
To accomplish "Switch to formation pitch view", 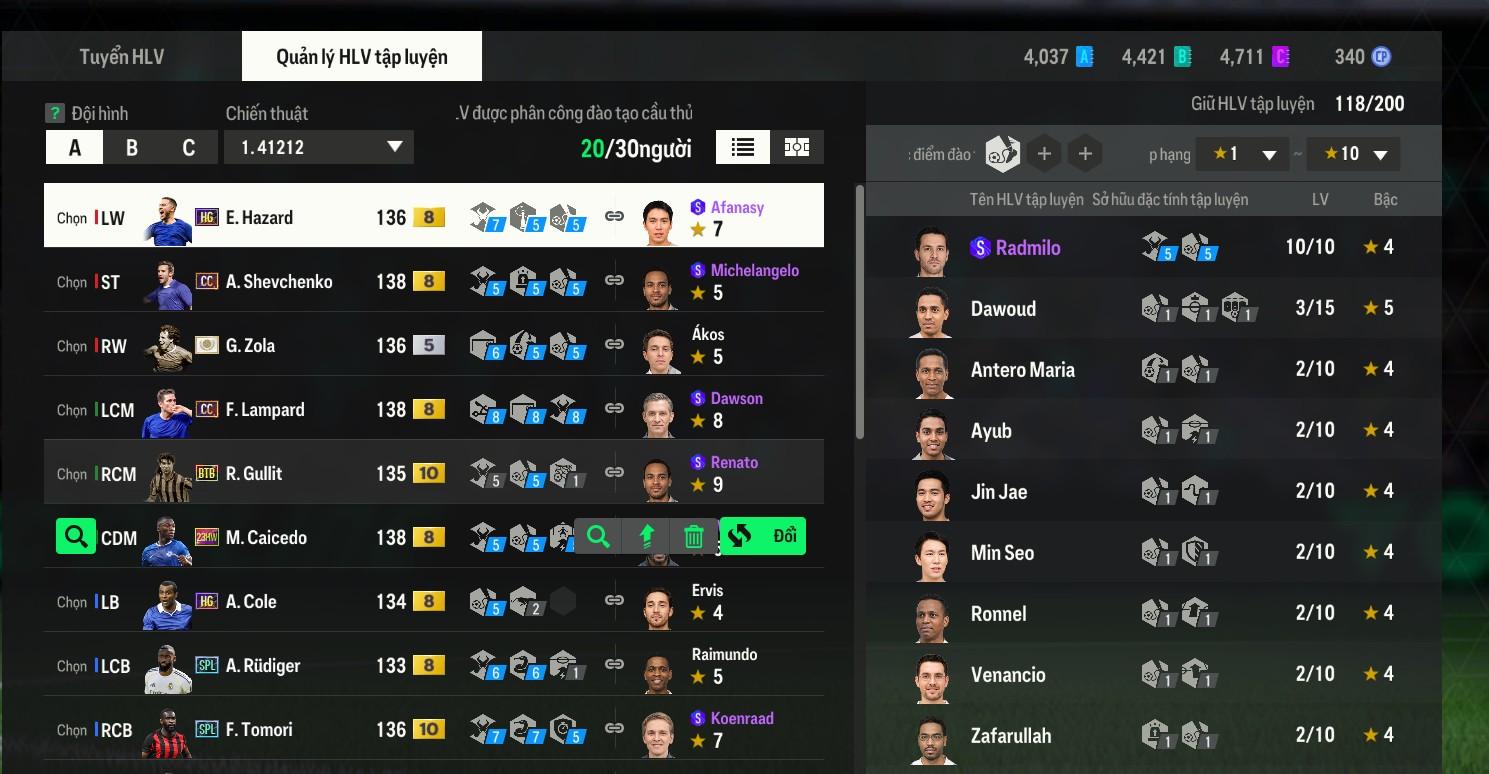I will pyautogui.click(x=797, y=148).
